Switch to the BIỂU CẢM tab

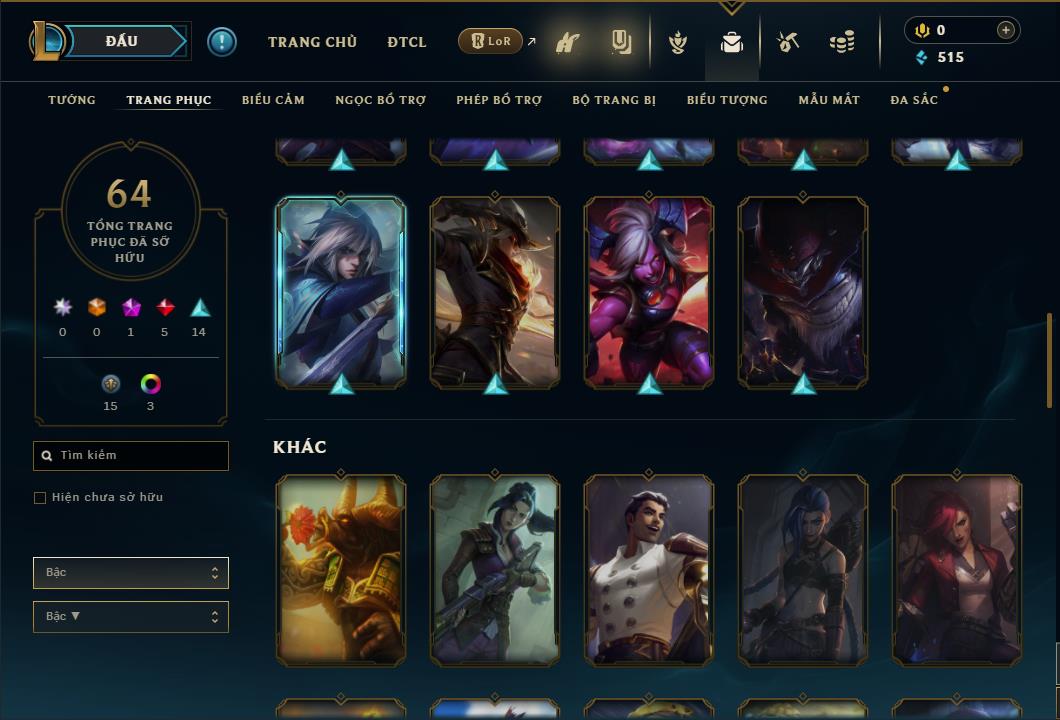[273, 100]
